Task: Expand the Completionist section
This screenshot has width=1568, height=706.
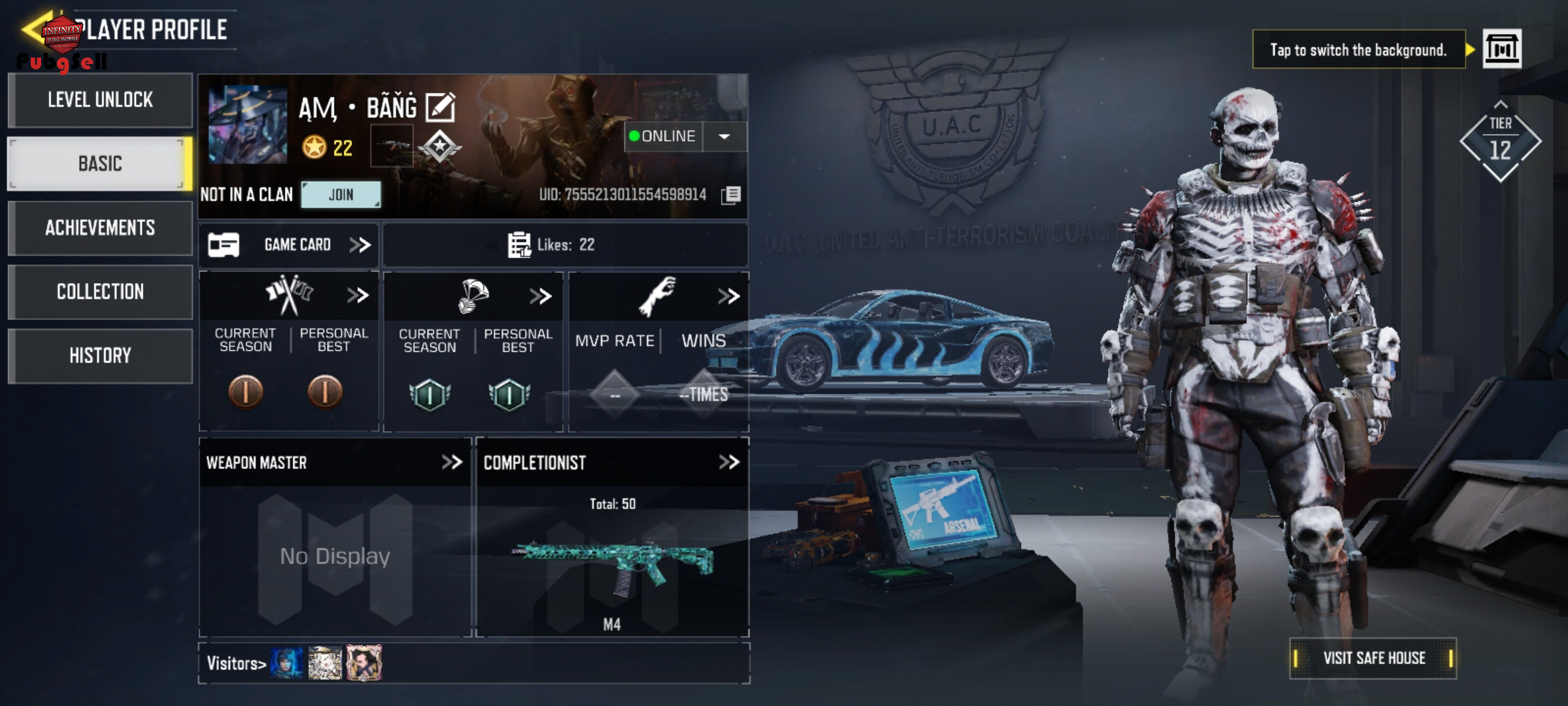Action: [728, 463]
